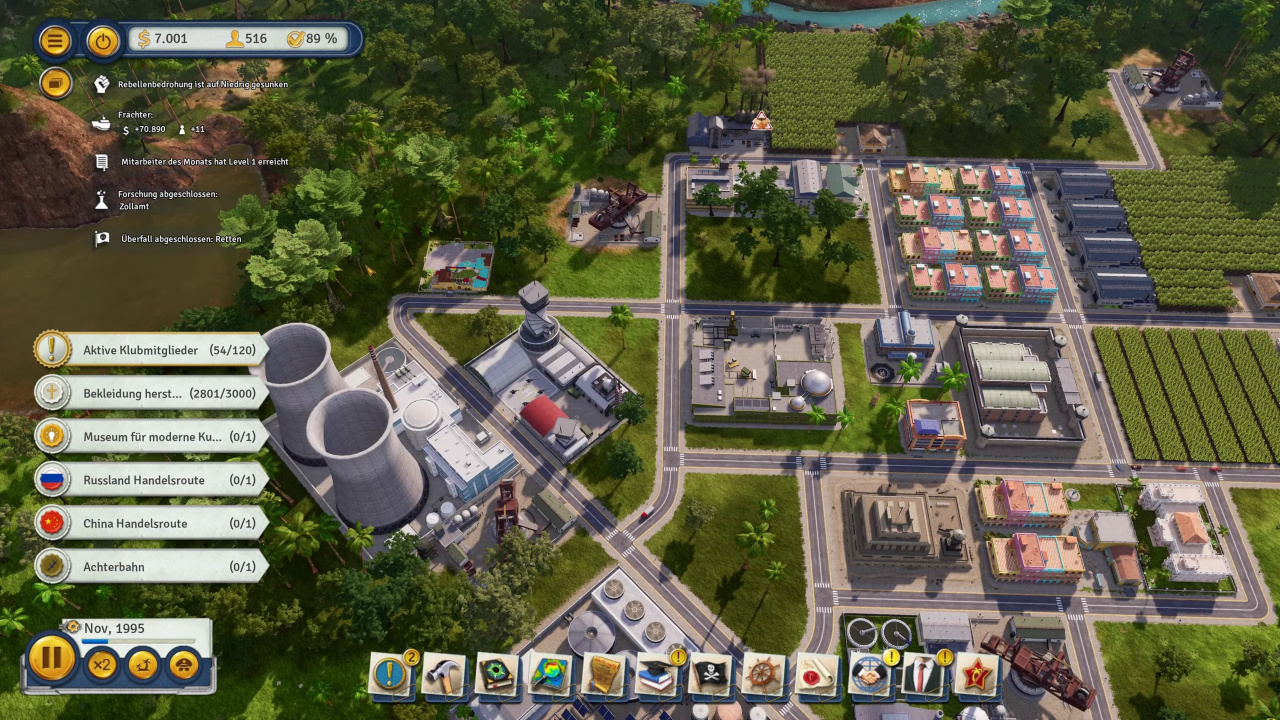The image size is (1280, 720).
Task: Click the El Presidente hat button
Action: pos(183,664)
